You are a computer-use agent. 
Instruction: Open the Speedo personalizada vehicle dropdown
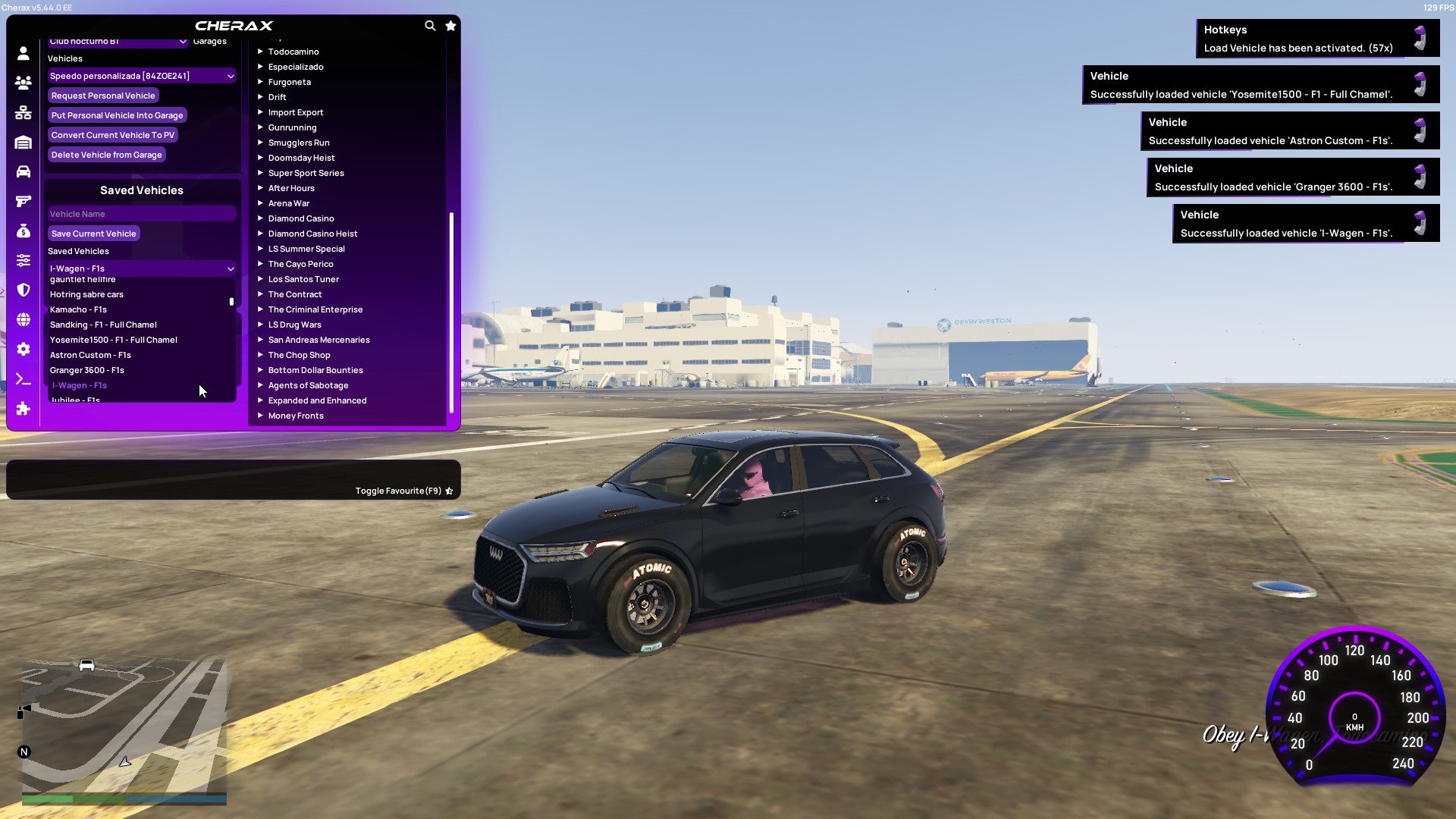click(x=141, y=75)
